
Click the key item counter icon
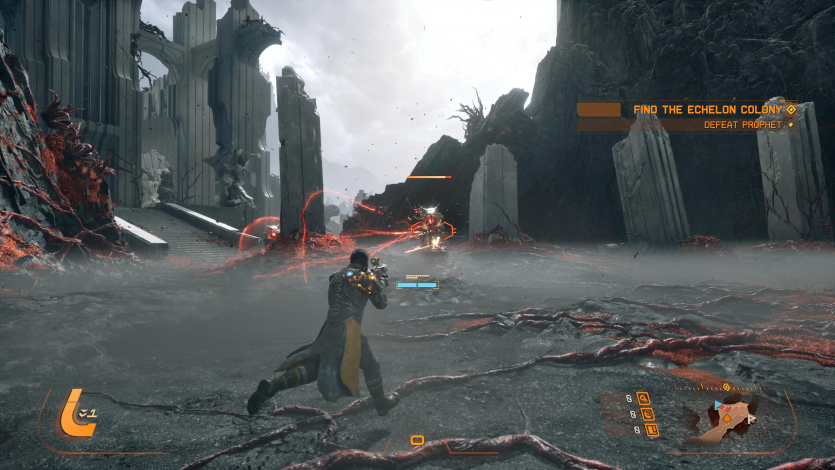tap(643, 398)
